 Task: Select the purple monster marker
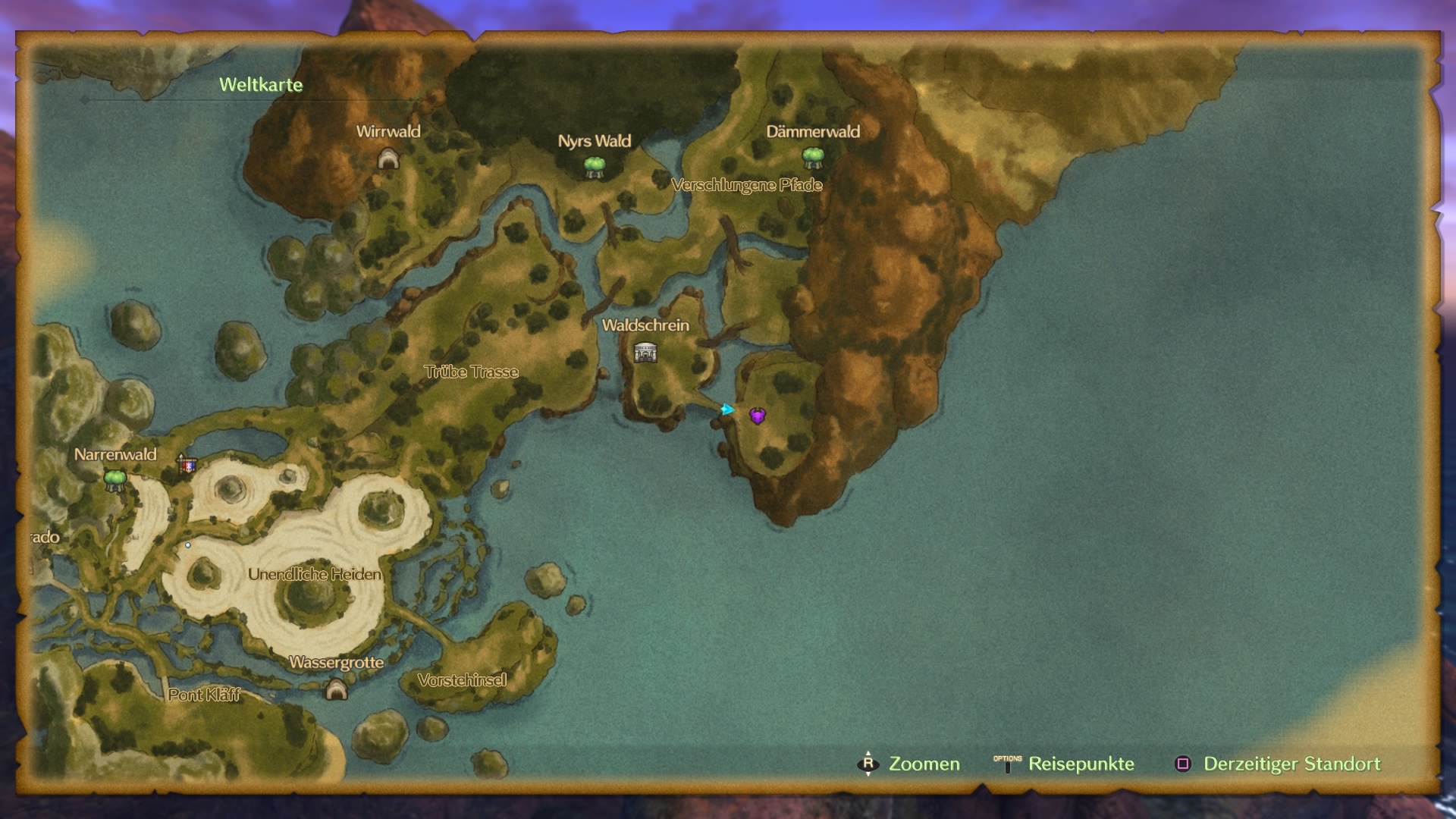click(x=758, y=416)
